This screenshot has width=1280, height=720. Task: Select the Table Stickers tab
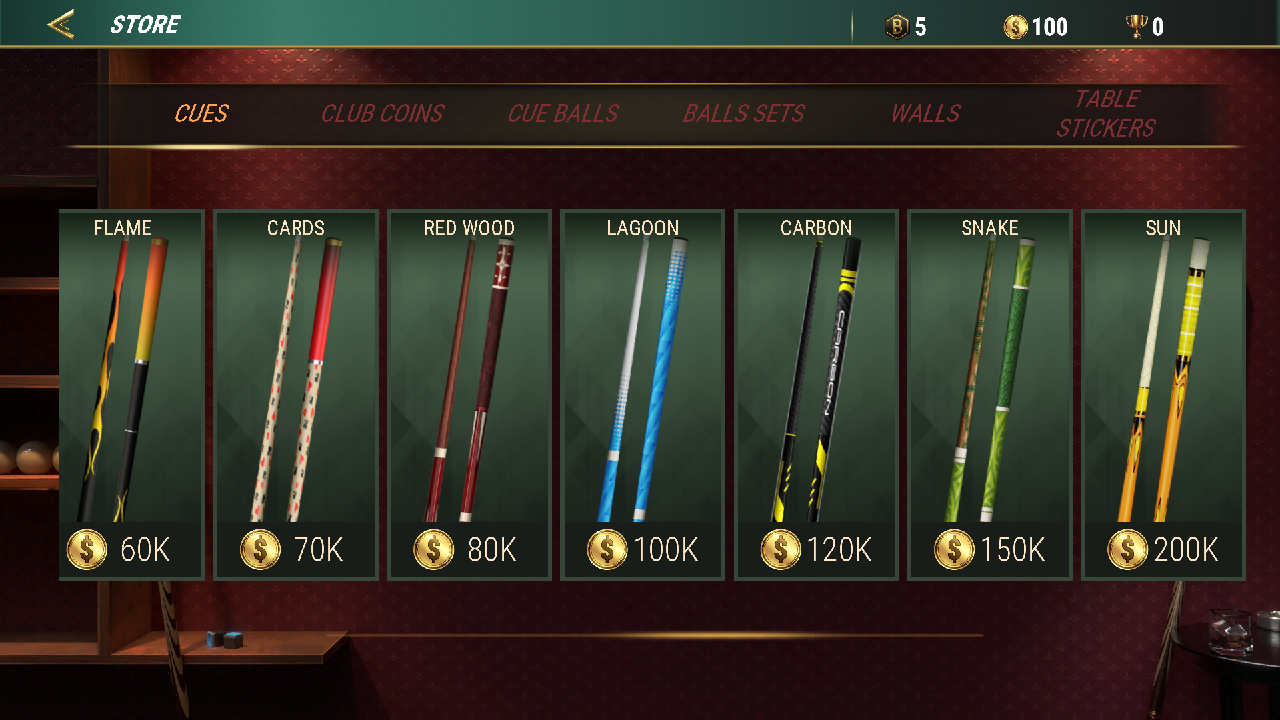coord(1106,114)
